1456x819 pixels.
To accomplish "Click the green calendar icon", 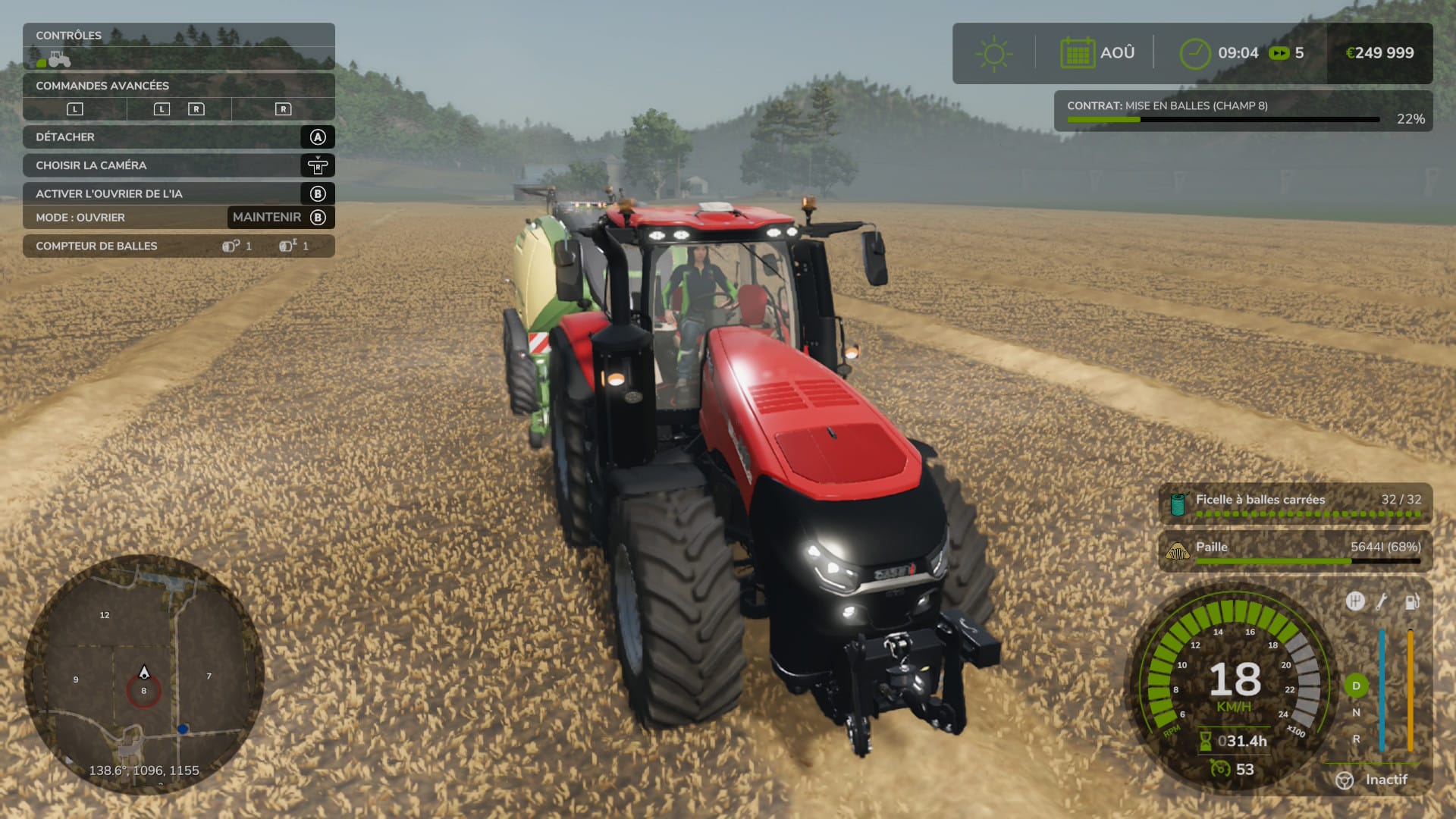I will [x=1077, y=53].
